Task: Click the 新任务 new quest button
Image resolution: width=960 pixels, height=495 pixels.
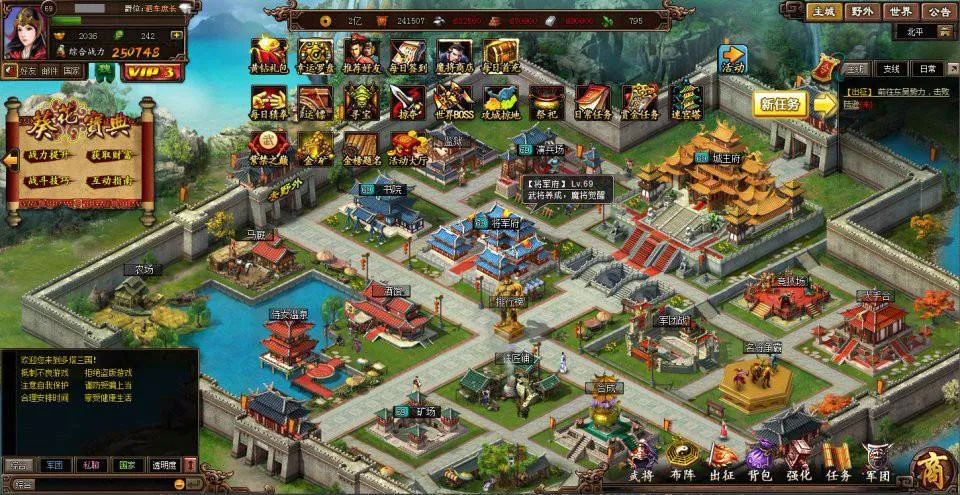Action: click(x=780, y=104)
